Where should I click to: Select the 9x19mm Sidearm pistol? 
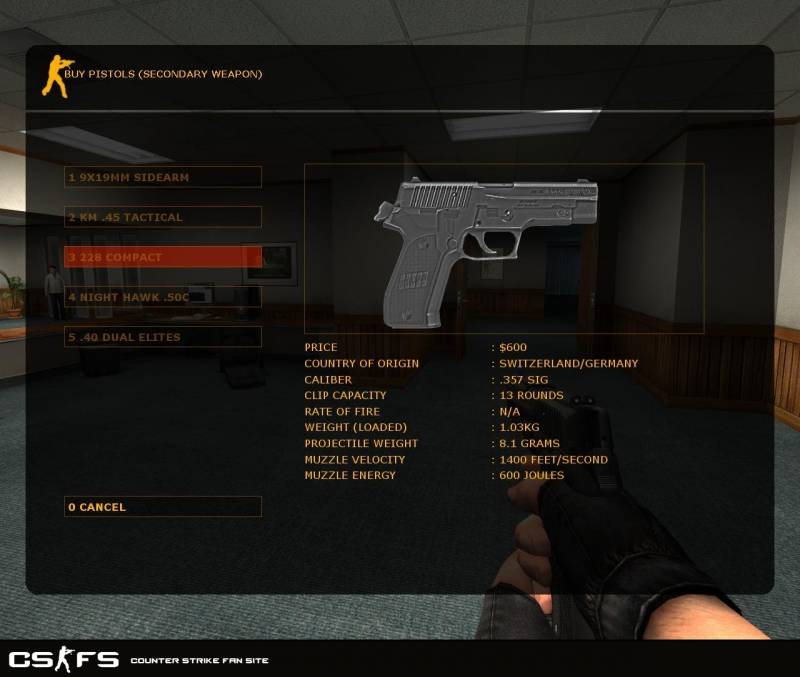pyautogui.click(x=162, y=177)
